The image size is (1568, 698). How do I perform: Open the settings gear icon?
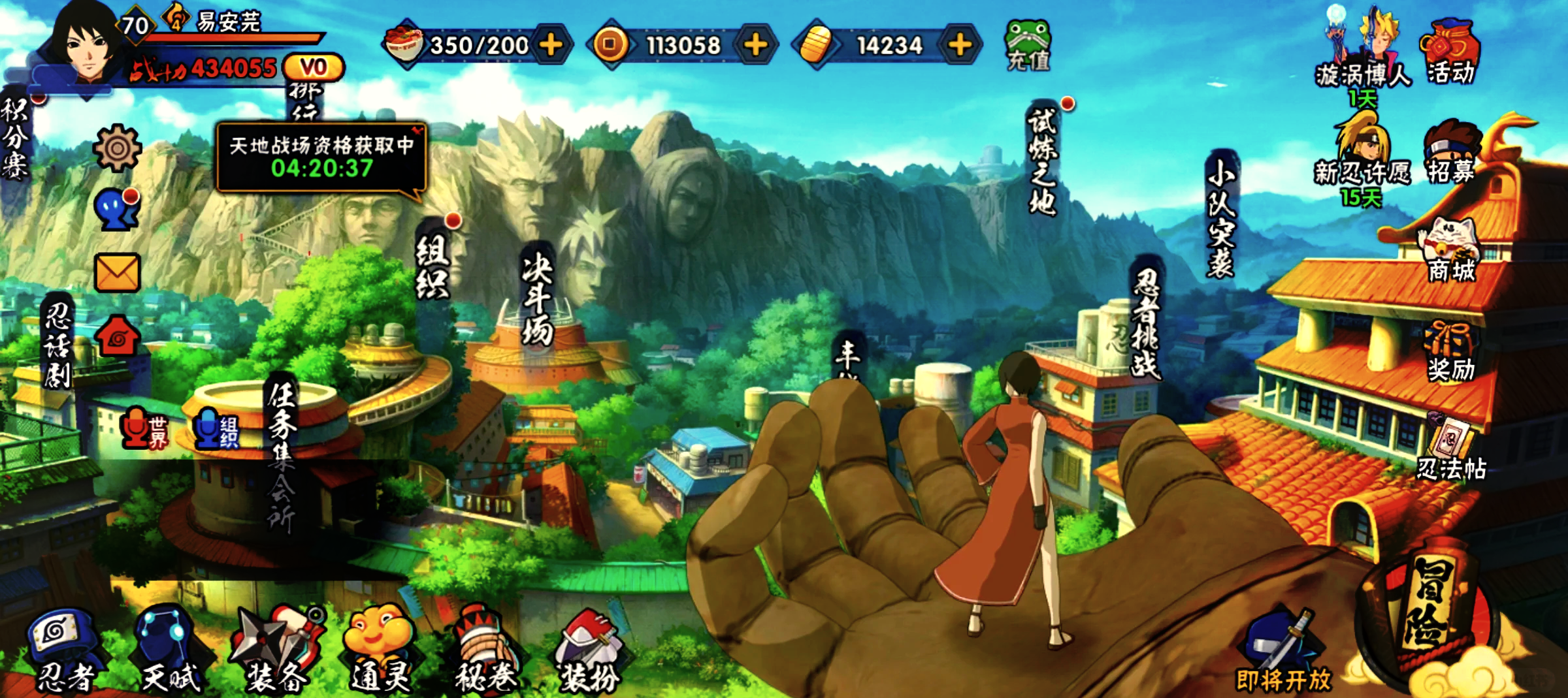[117, 148]
